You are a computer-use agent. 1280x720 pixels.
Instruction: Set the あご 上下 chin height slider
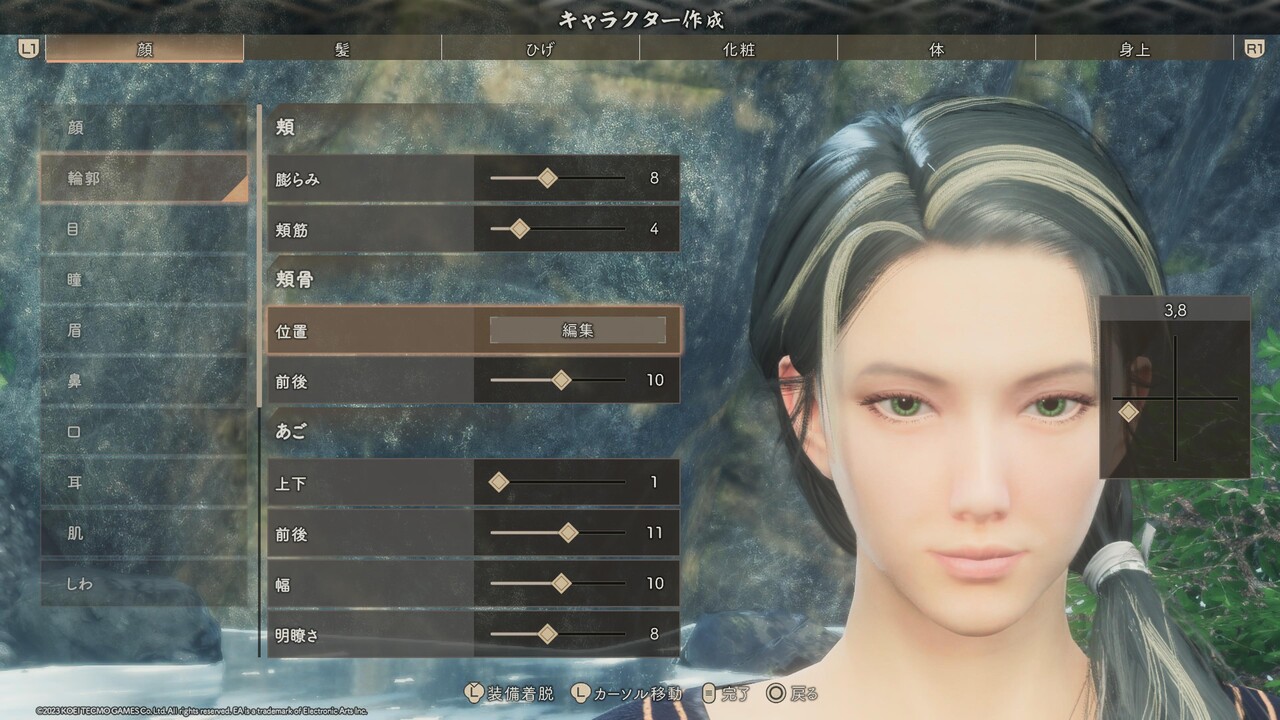pyautogui.click(x=499, y=483)
